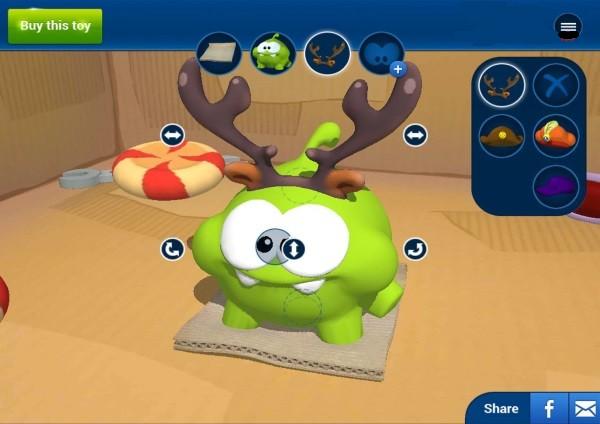Switch to the cardboard mat category
This screenshot has width=600, height=424.
[x=219, y=55]
